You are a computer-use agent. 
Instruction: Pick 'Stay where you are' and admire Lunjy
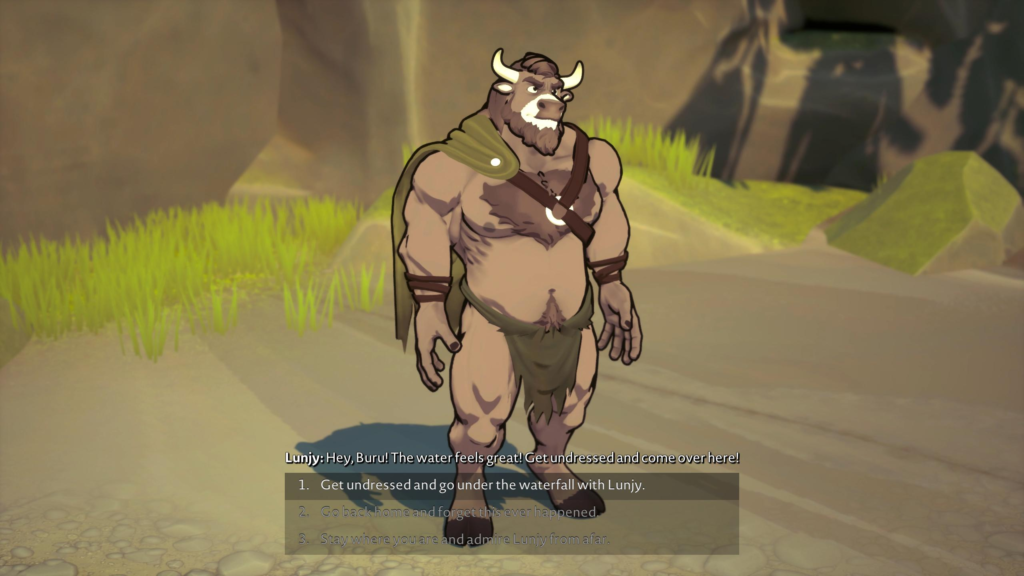click(x=464, y=540)
